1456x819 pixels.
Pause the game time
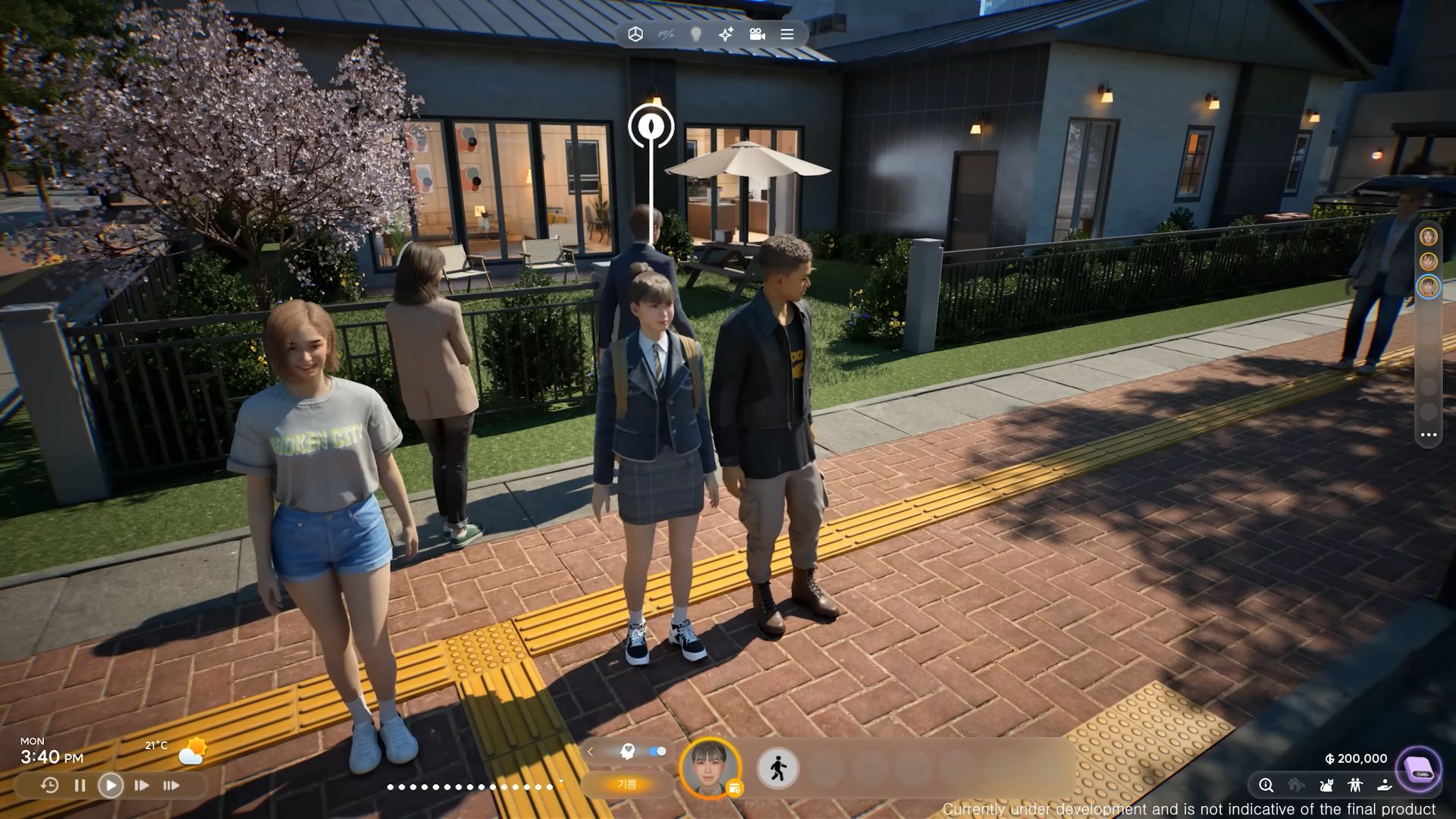point(80,786)
